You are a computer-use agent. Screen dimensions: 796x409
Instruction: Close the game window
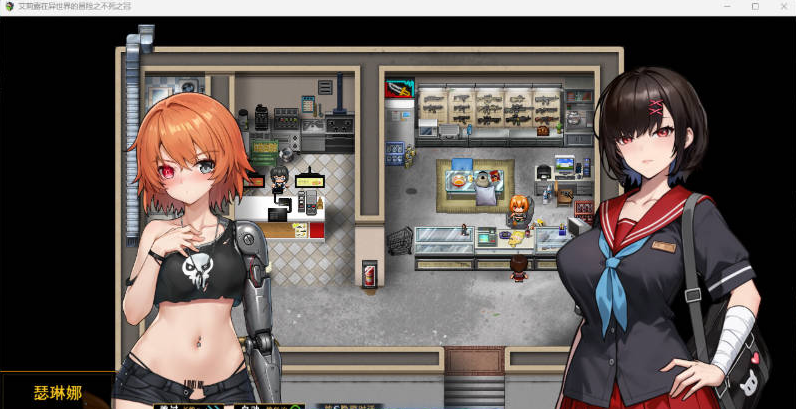click(783, 6)
